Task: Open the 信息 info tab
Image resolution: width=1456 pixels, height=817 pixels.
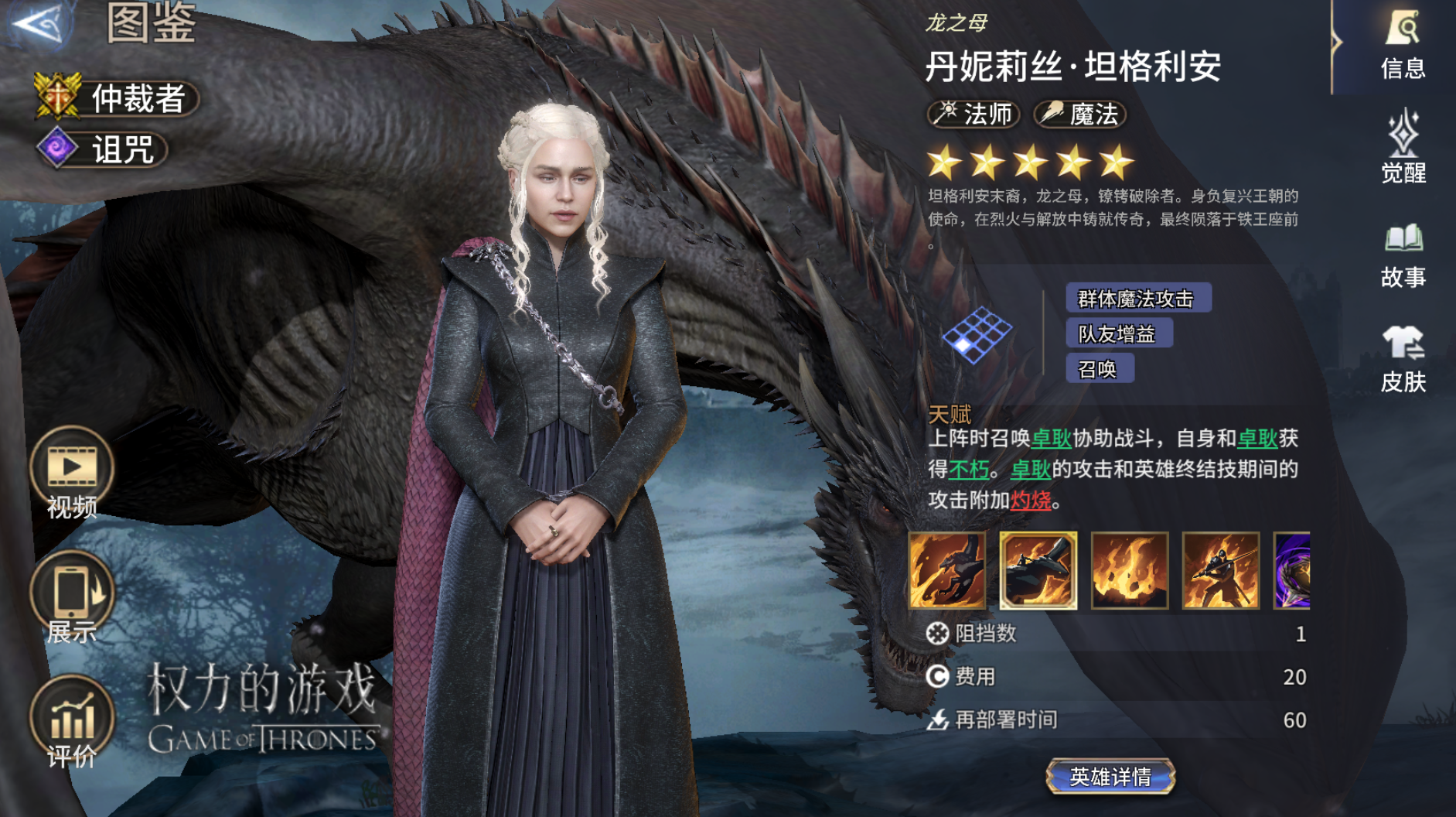Action: (x=1403, y=45)
